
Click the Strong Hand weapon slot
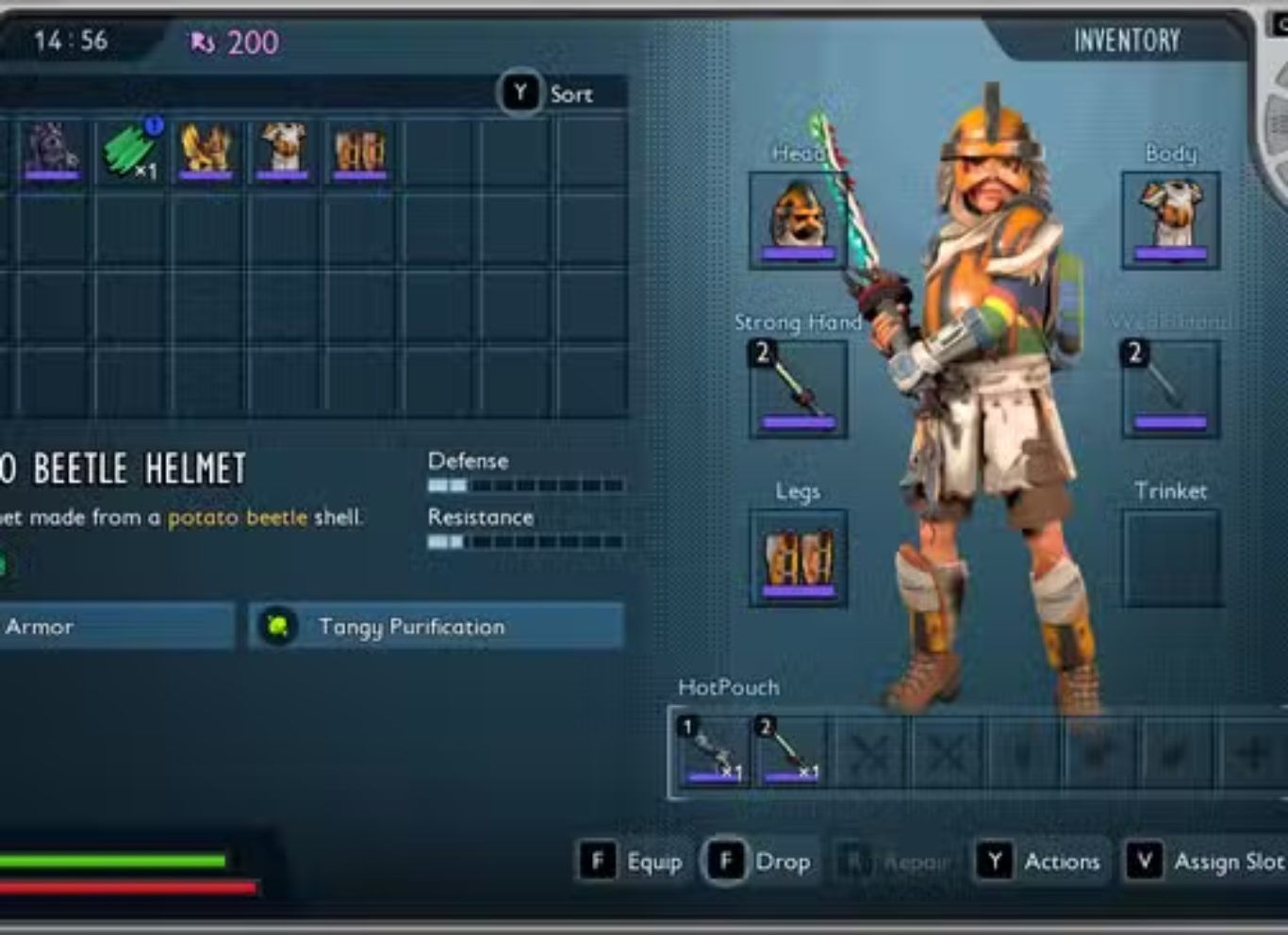(798, 388)
